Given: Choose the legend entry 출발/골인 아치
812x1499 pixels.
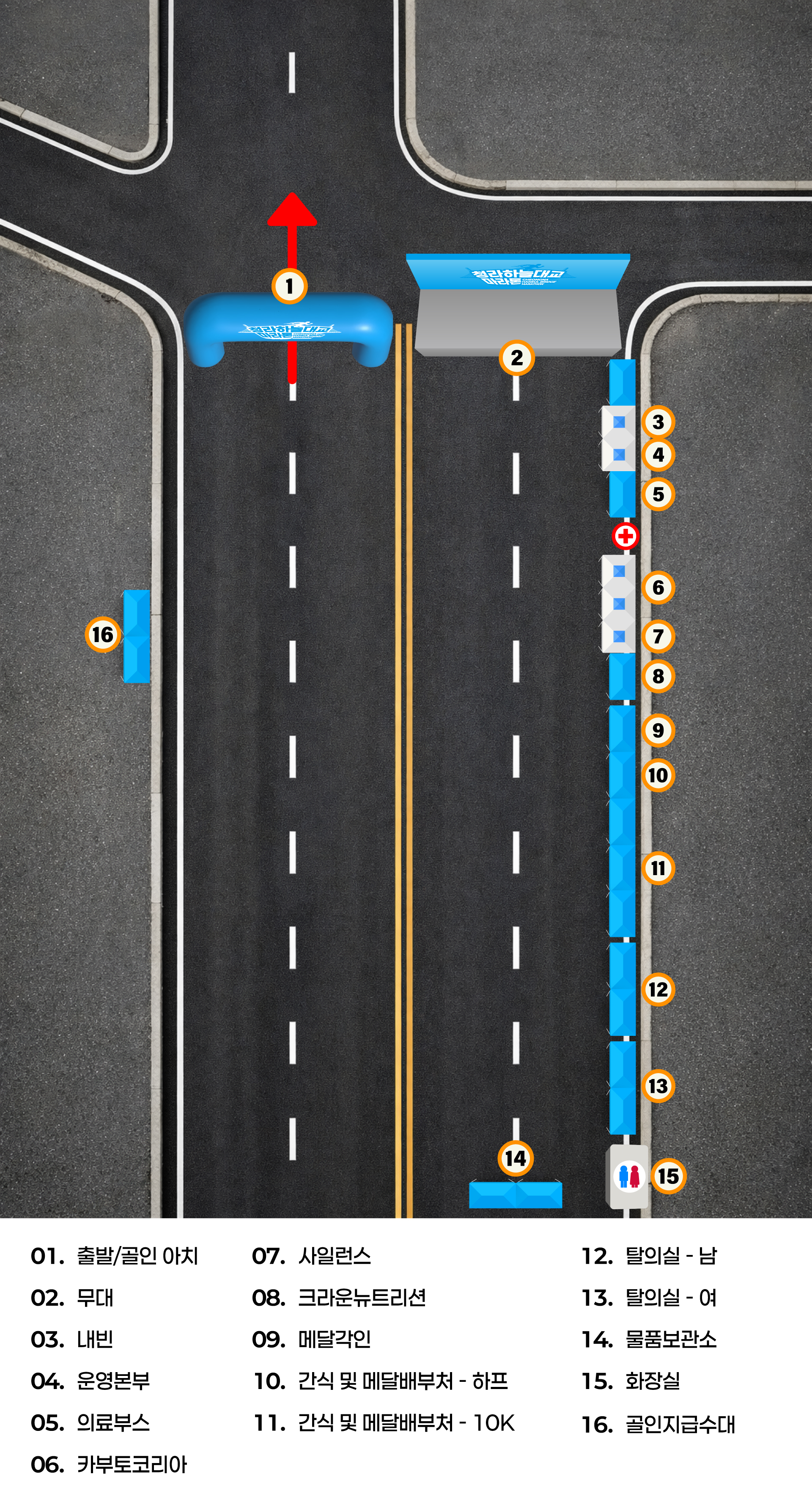Looking at the screenshot, I should point(115,1256).
